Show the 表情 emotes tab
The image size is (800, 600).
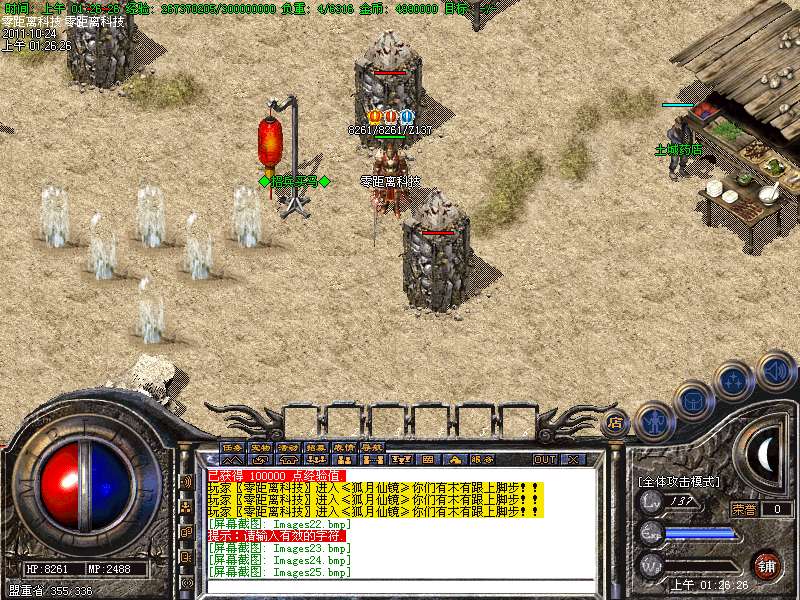tap(345, 447)
